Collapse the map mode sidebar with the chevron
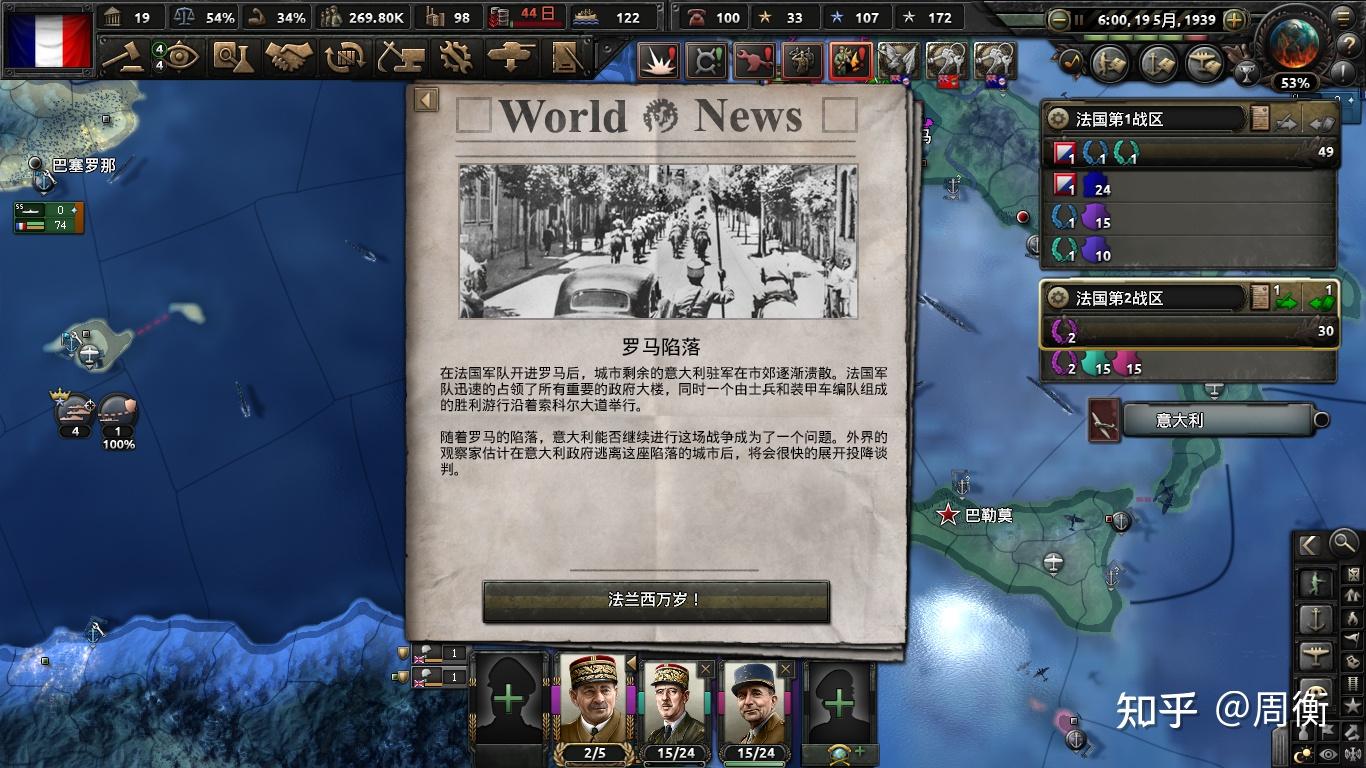This screenshot has height=768, width=1366. (x=1309, y=545)
